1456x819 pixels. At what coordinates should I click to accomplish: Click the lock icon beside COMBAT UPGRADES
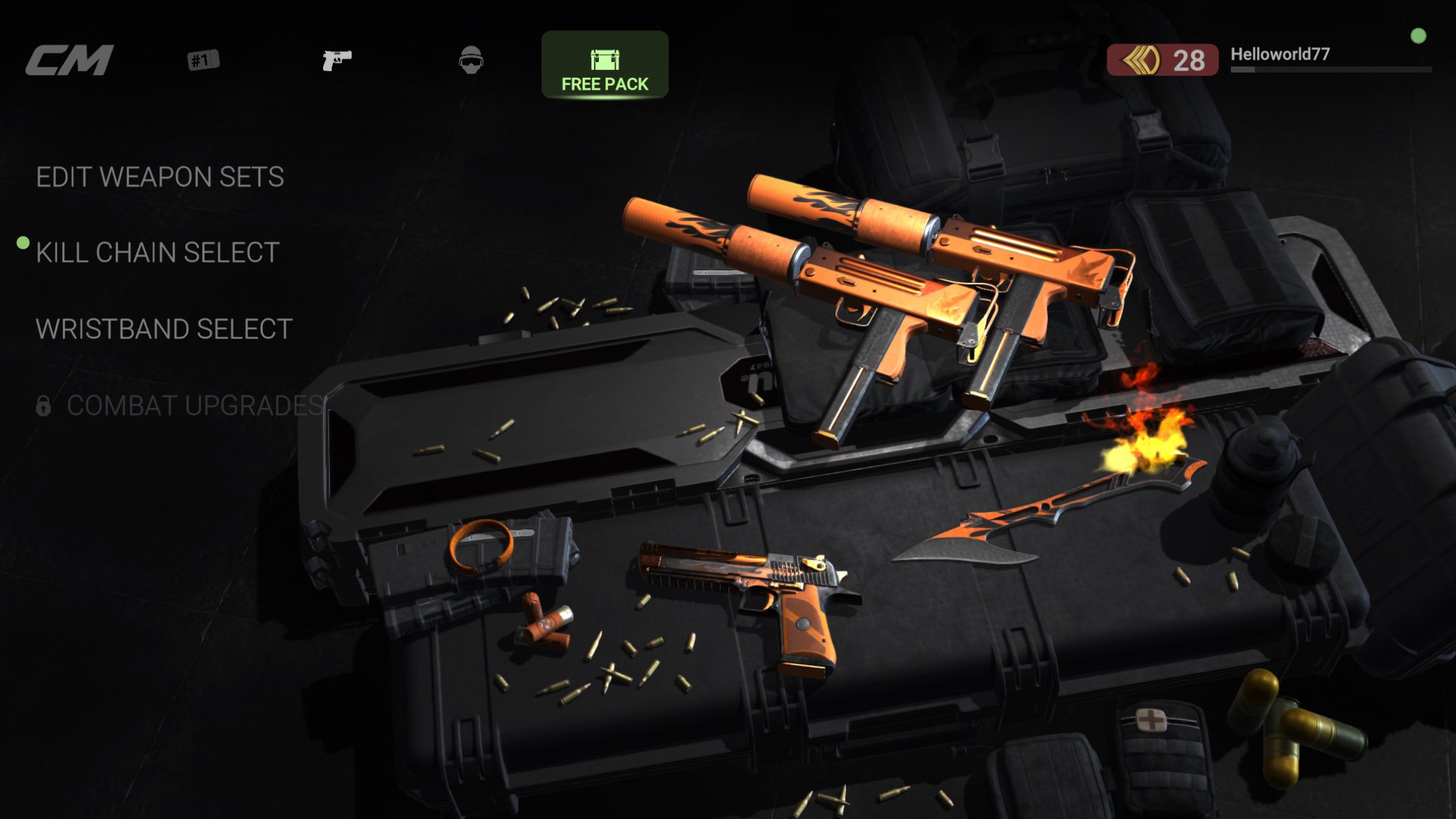[45, 404]
